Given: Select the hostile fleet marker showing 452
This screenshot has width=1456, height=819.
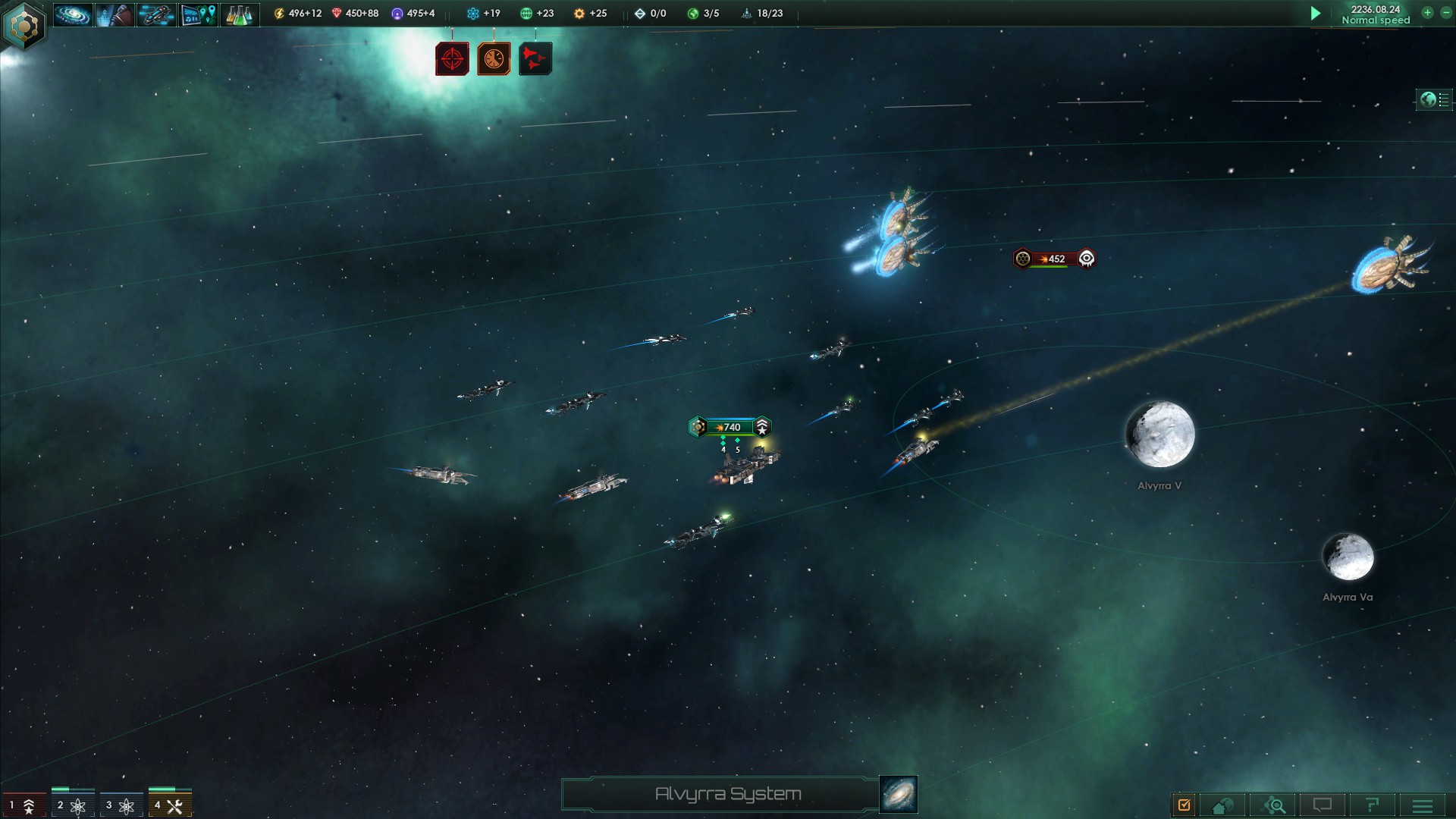Looking at the screenshot, I should [x=1054, y=259].
